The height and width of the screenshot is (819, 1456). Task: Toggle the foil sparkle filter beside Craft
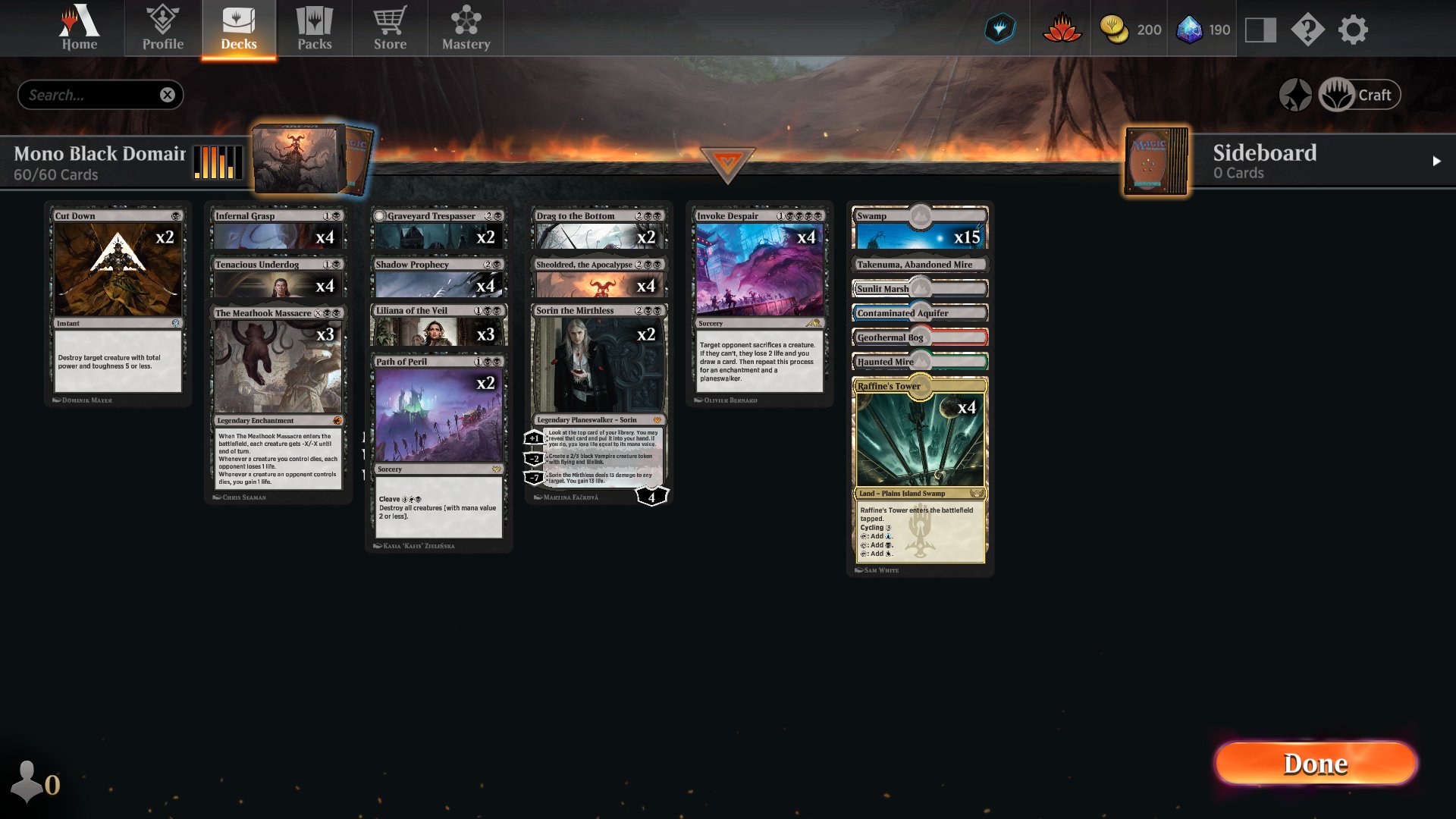click(x=1297, y=94)
